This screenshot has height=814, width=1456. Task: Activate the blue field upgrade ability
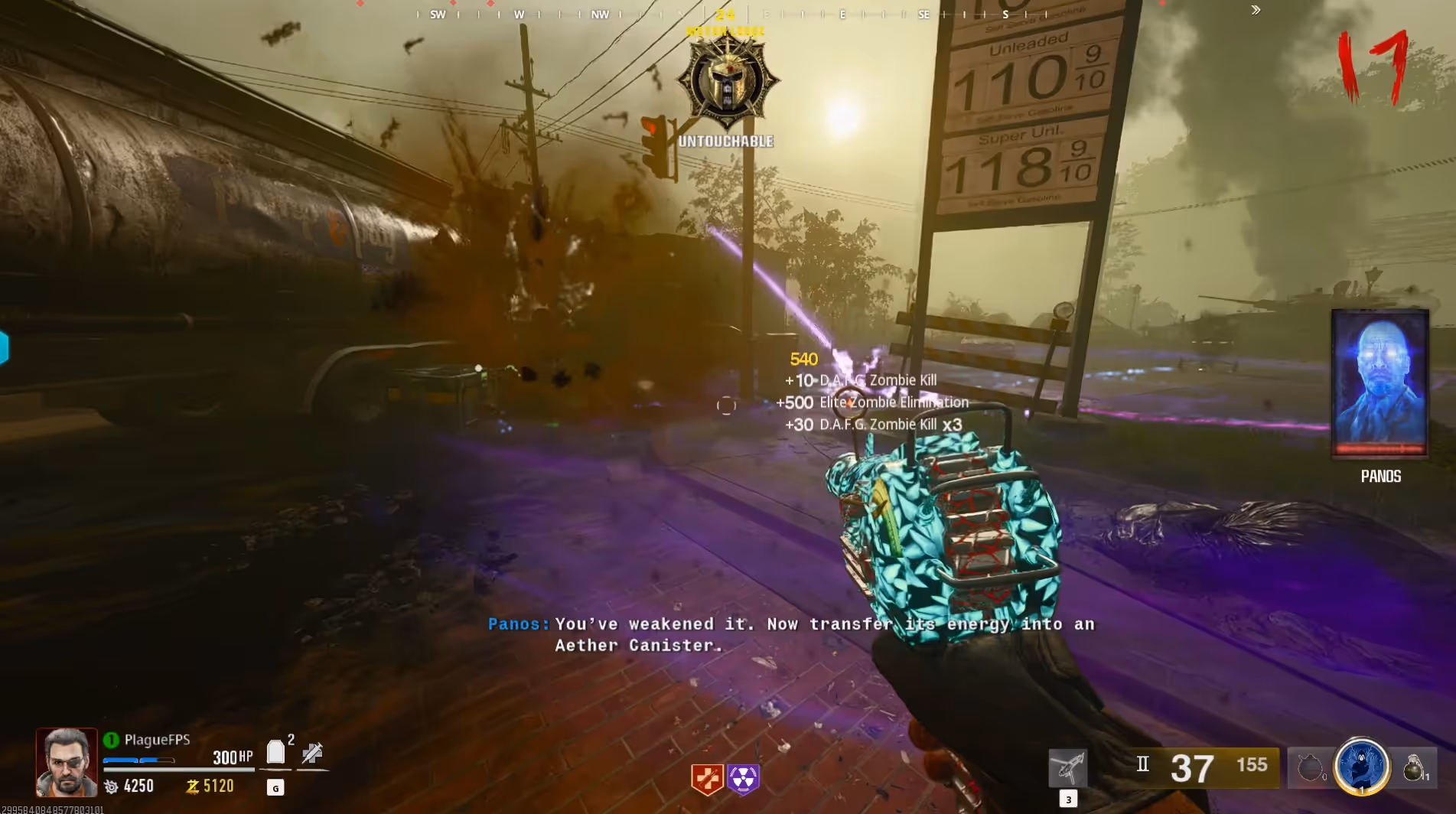pos(1361,767)
